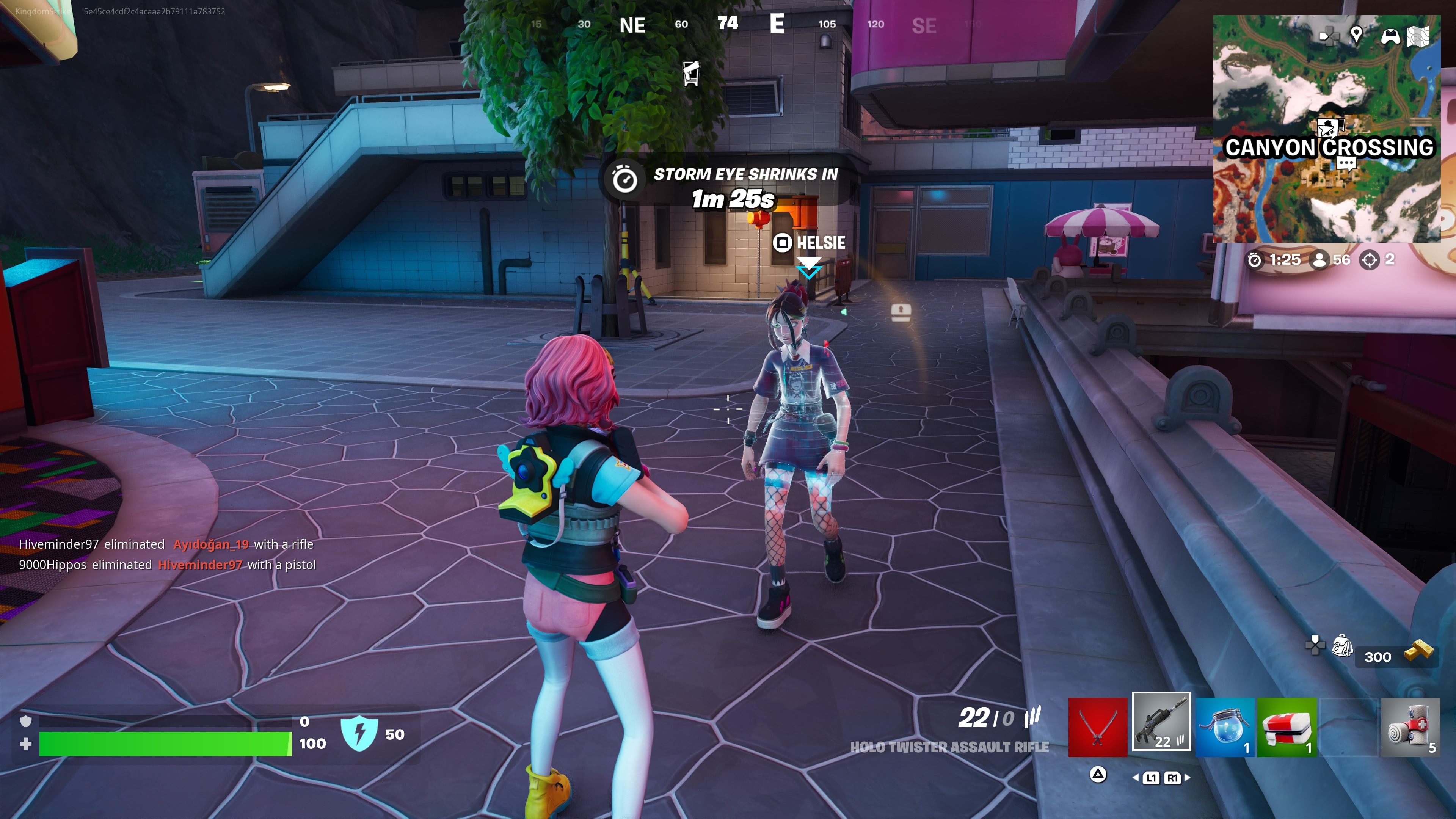Click the speech bubble marker on the minimap
Image resolution: width=1456 pixels, height=819 pixels.
[1346, 163]
